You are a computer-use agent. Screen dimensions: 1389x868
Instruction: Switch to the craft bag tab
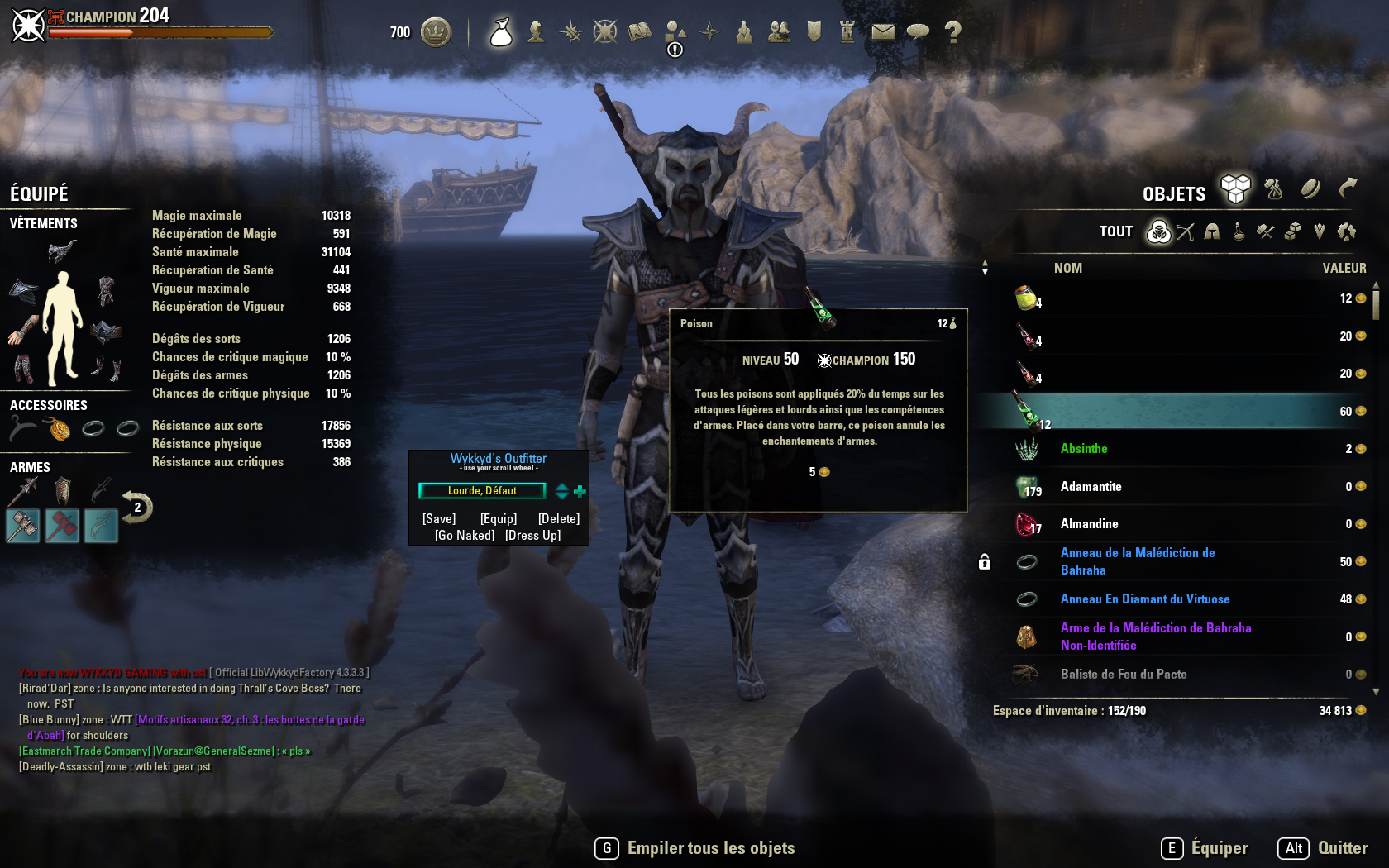1272,190
